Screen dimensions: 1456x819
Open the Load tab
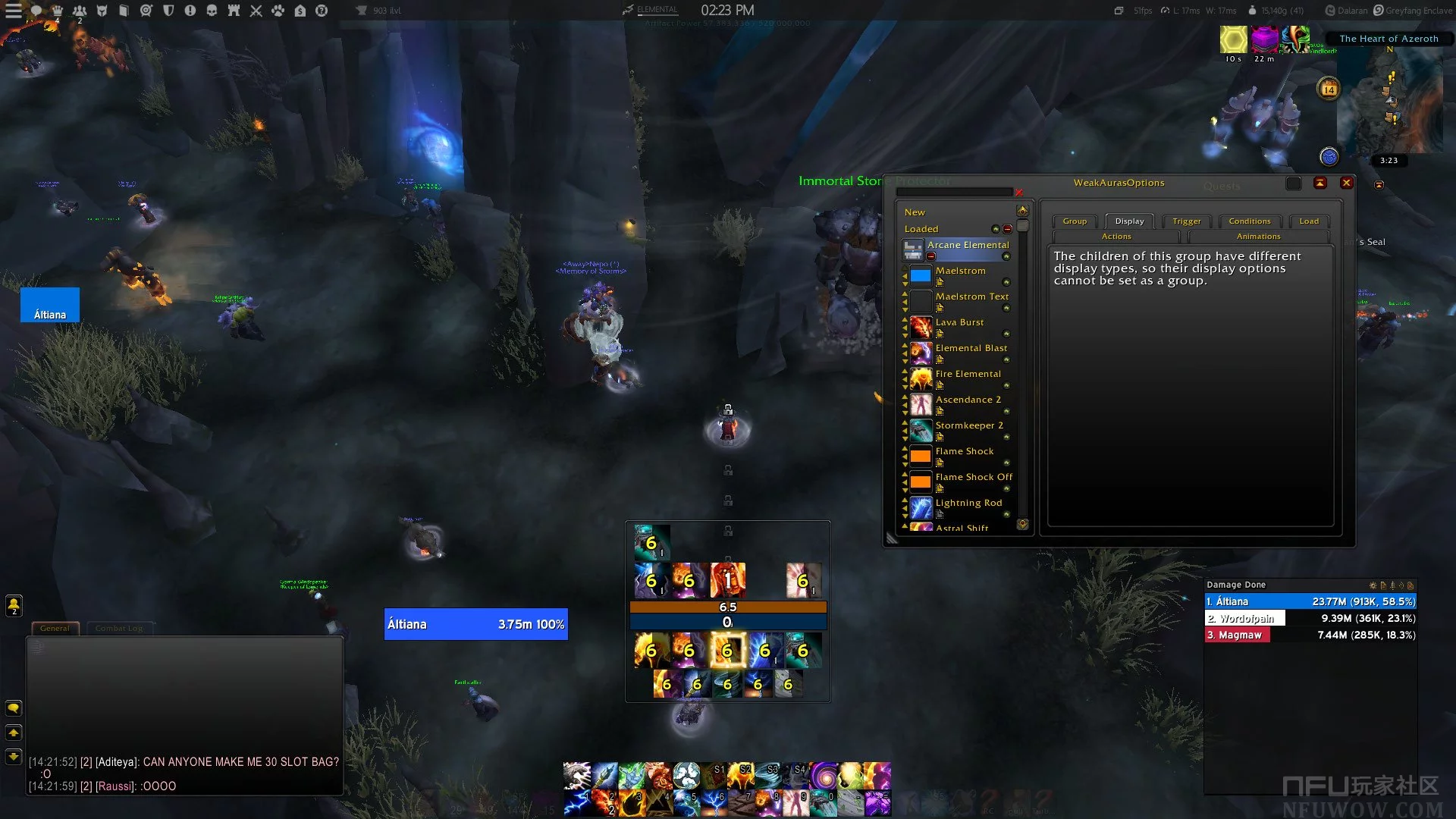pyautogui.click(x=1308, y=221)
